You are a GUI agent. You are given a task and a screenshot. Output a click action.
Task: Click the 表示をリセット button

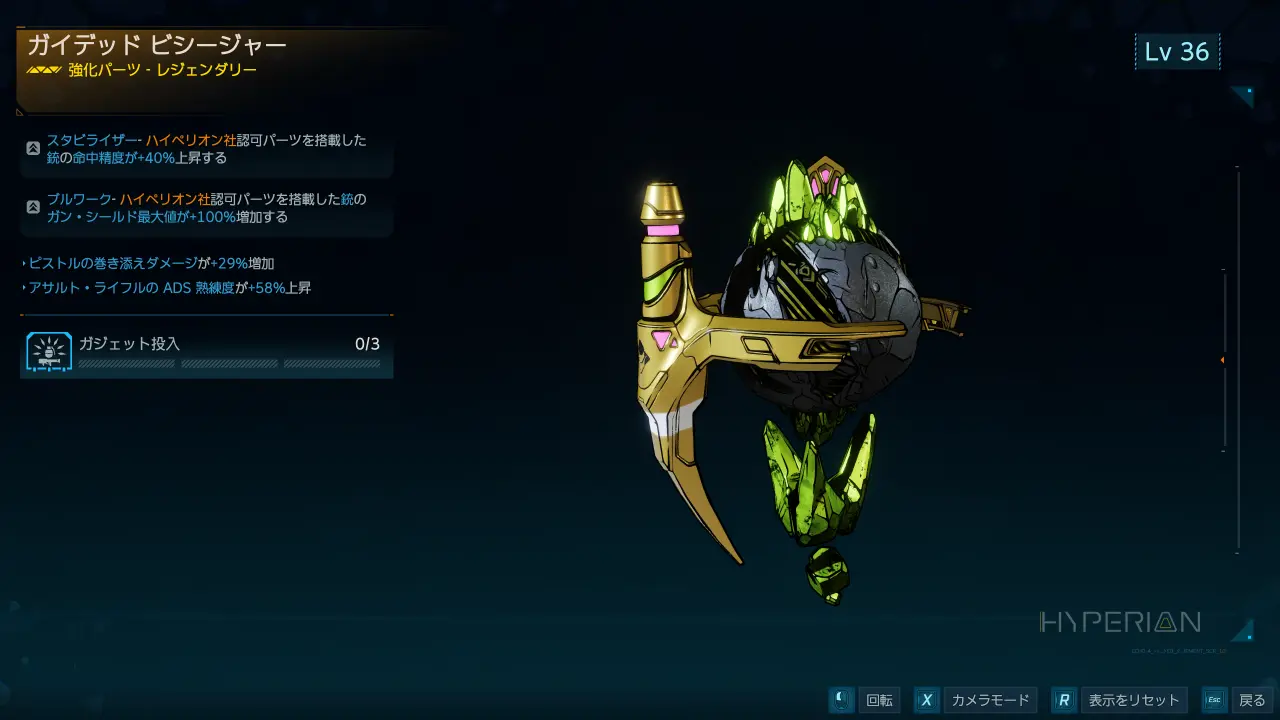[x=1120, y=700]
